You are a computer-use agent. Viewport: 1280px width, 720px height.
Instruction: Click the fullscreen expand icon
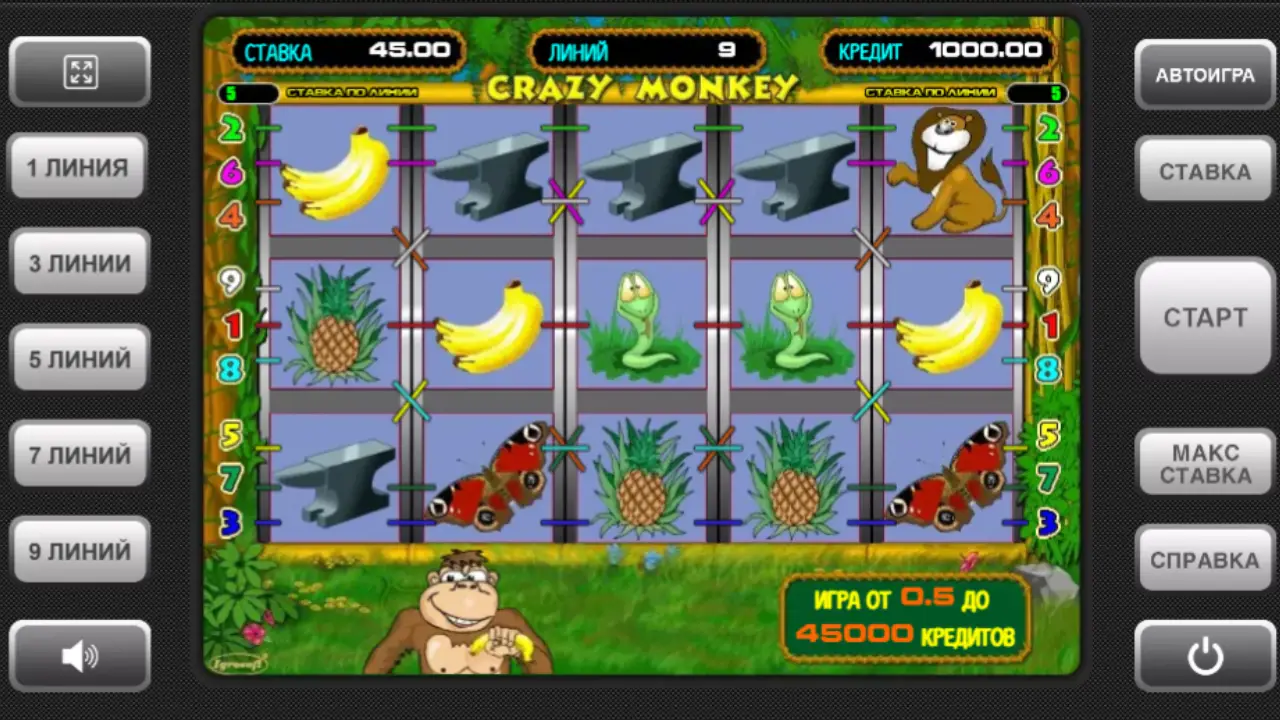(81, 71)
